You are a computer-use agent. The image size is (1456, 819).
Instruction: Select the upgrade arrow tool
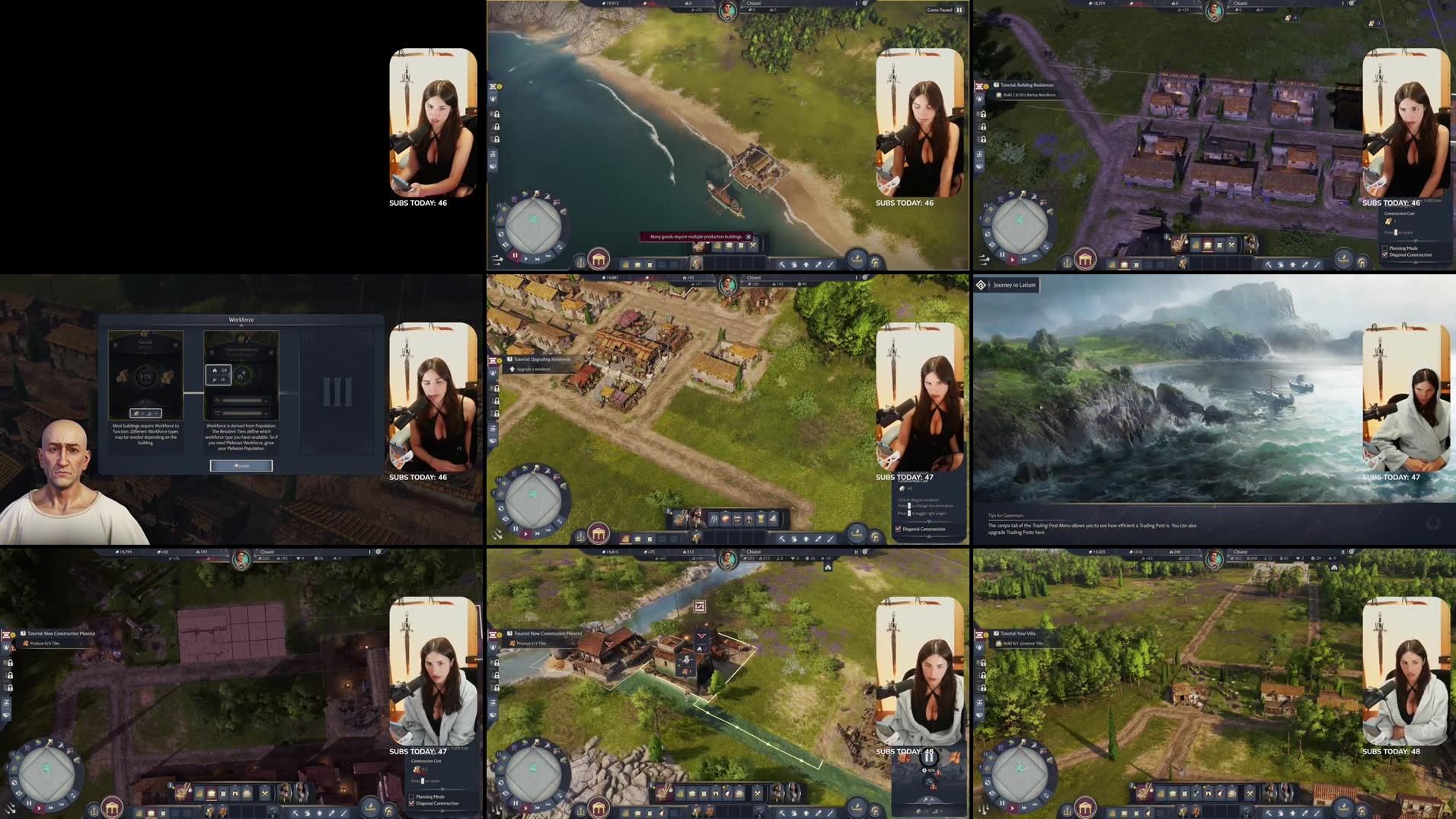[805, 263]
